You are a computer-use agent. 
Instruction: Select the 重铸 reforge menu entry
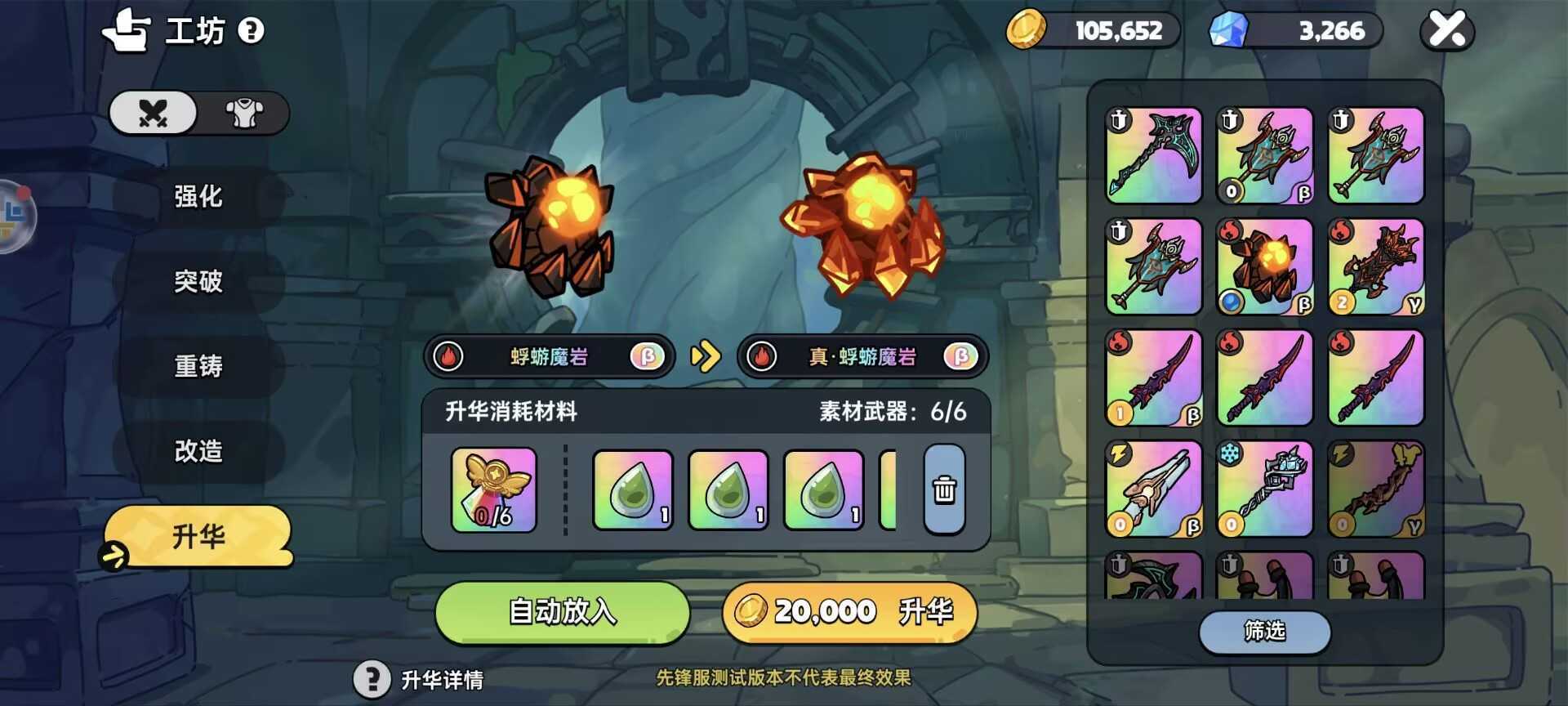198,366
